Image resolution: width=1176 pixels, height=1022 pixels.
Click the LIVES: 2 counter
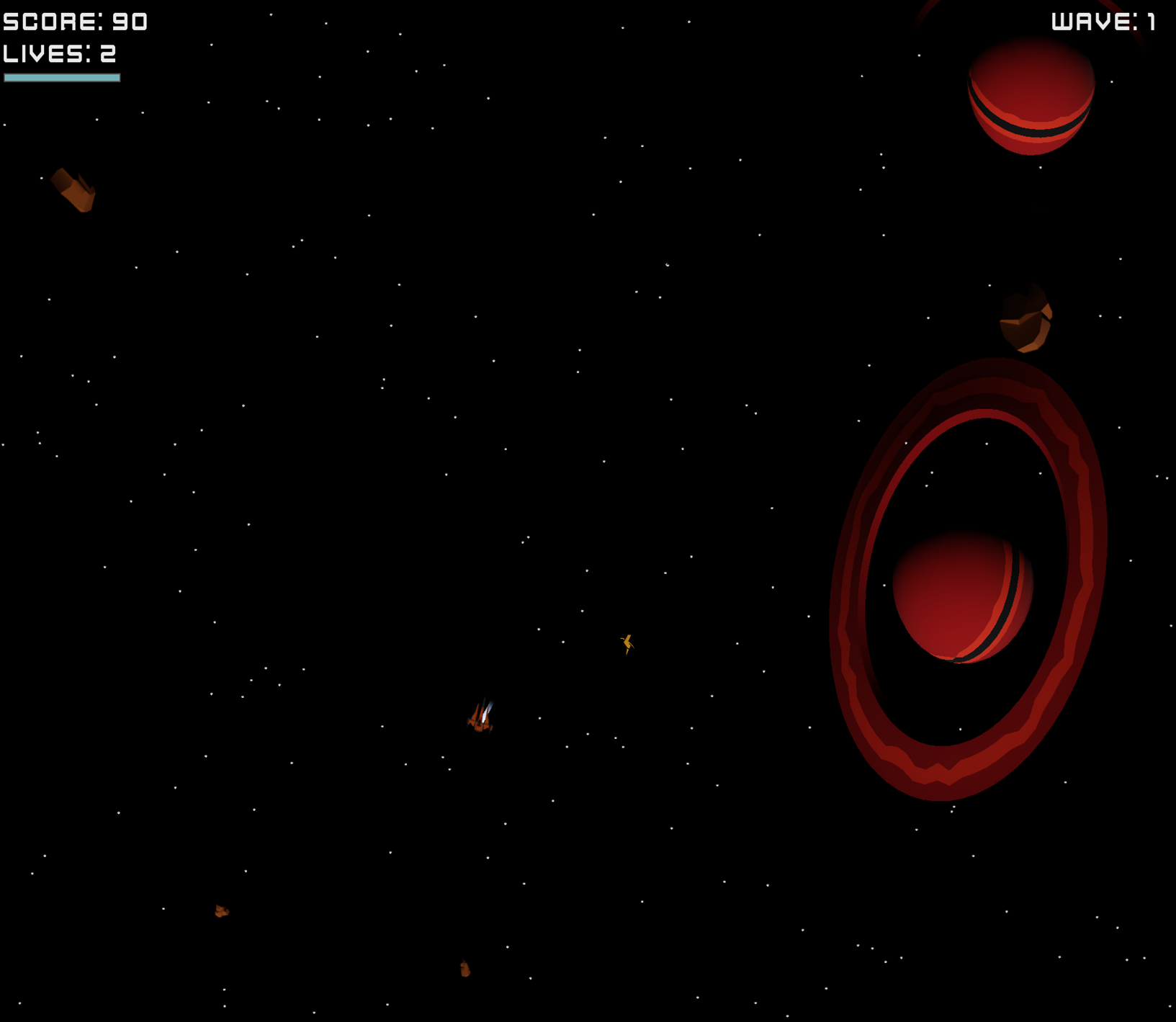[x=59, y=54]
